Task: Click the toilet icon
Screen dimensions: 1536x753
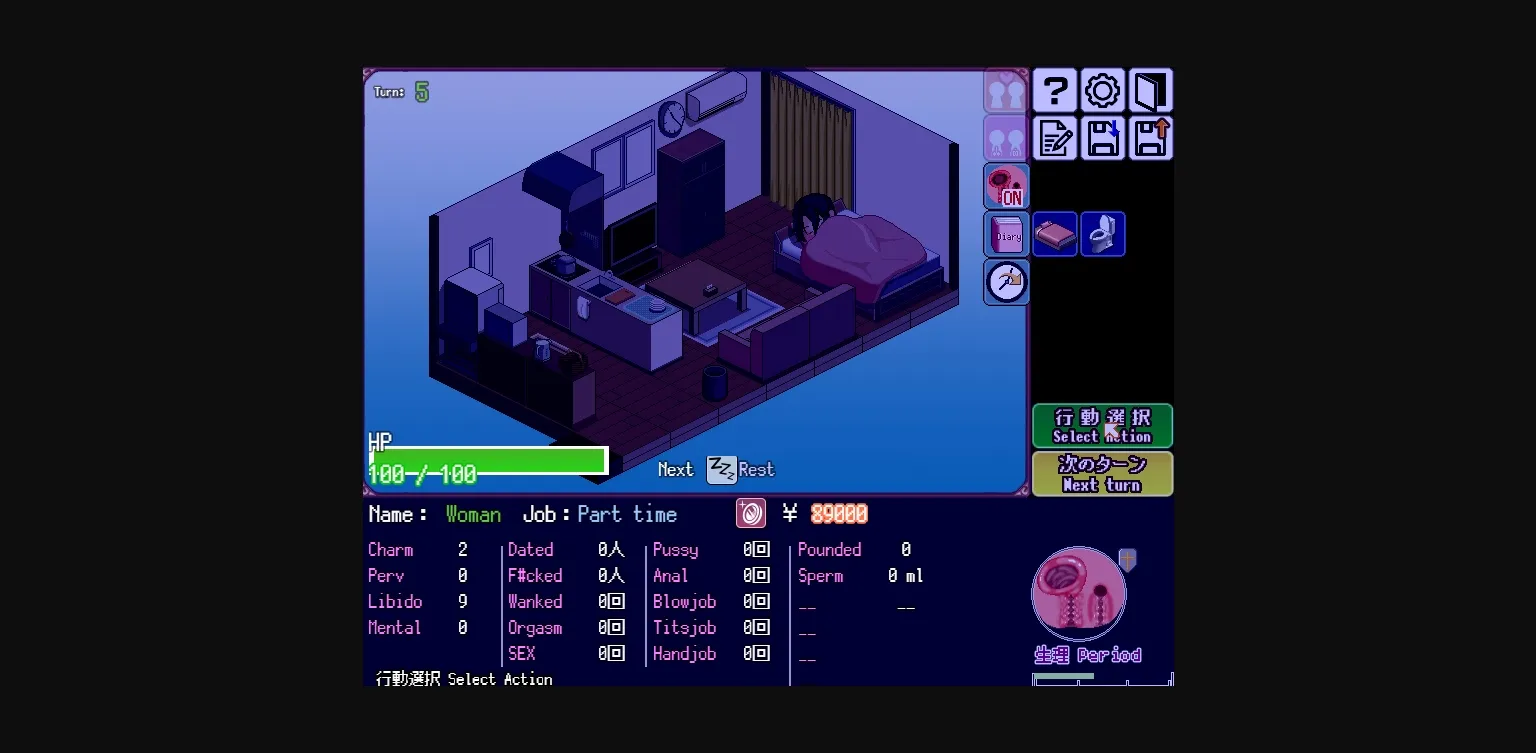Action: pyautogui.click(x=1102, y=233)
